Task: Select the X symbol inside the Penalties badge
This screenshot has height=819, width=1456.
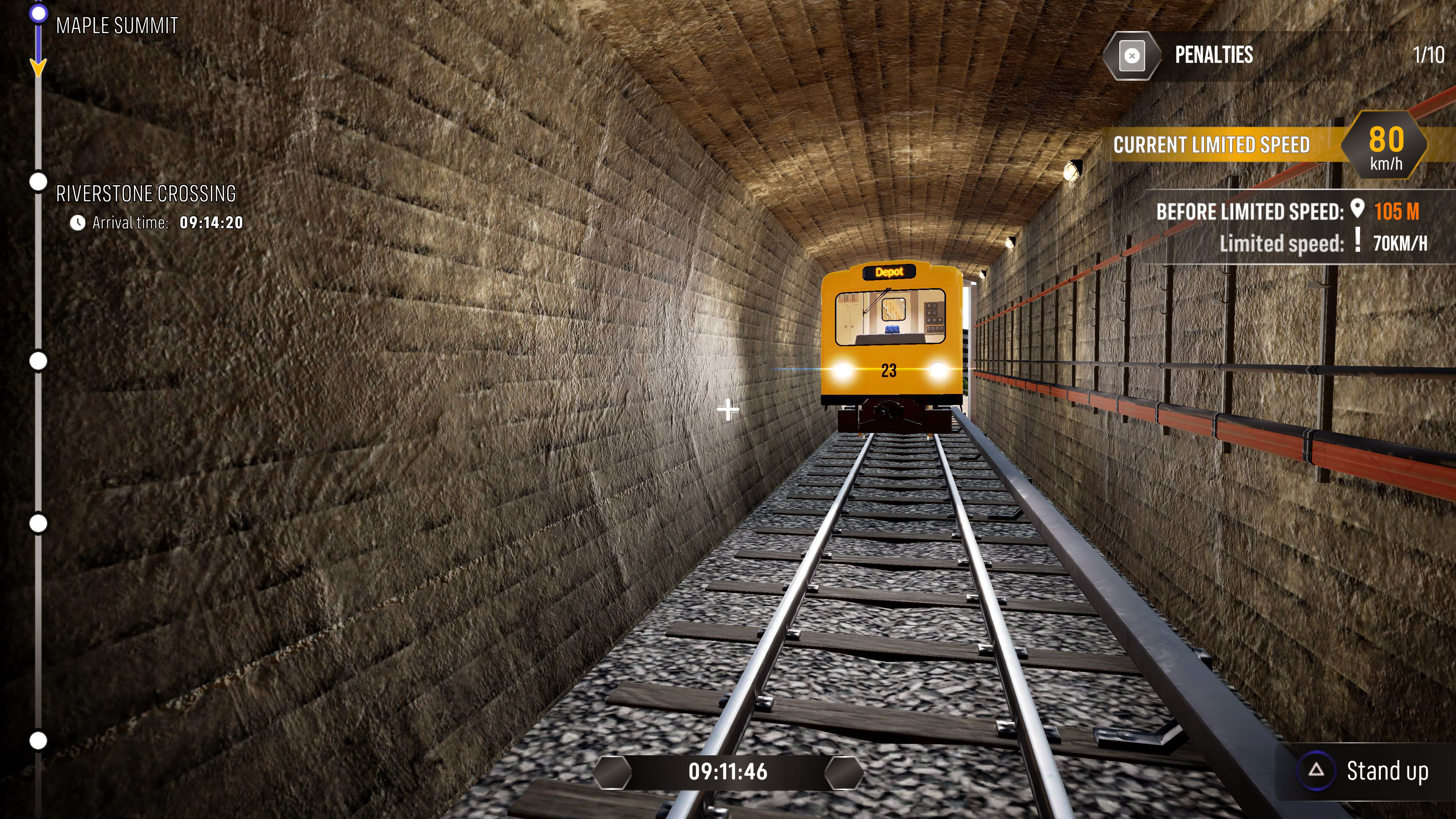Action: point(1132,56)
